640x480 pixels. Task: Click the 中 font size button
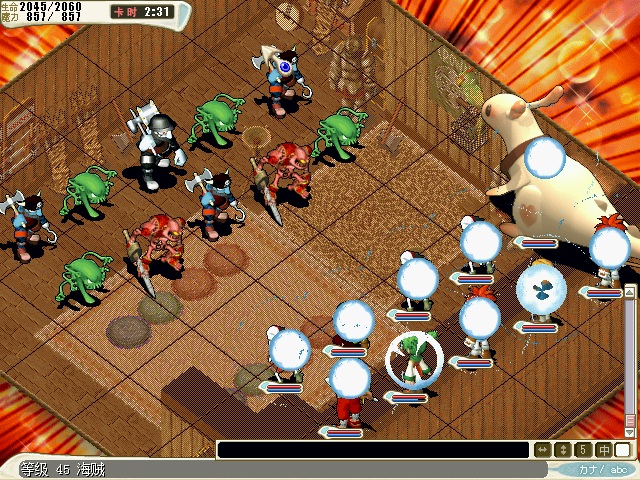click(x=603, y=450)
